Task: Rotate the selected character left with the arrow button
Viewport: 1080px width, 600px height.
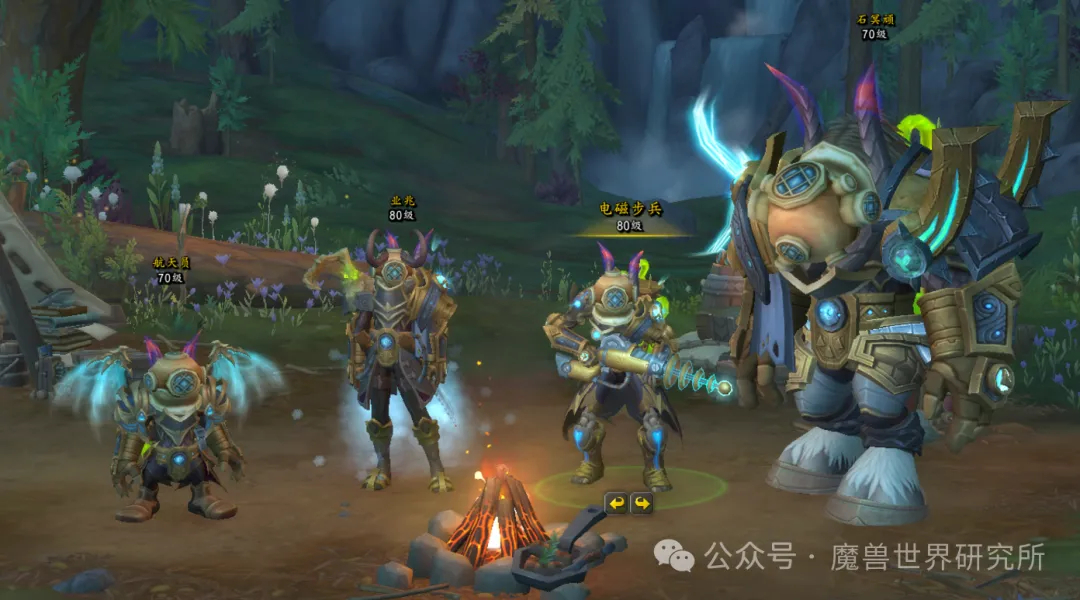Action: [x=616, y=503]
